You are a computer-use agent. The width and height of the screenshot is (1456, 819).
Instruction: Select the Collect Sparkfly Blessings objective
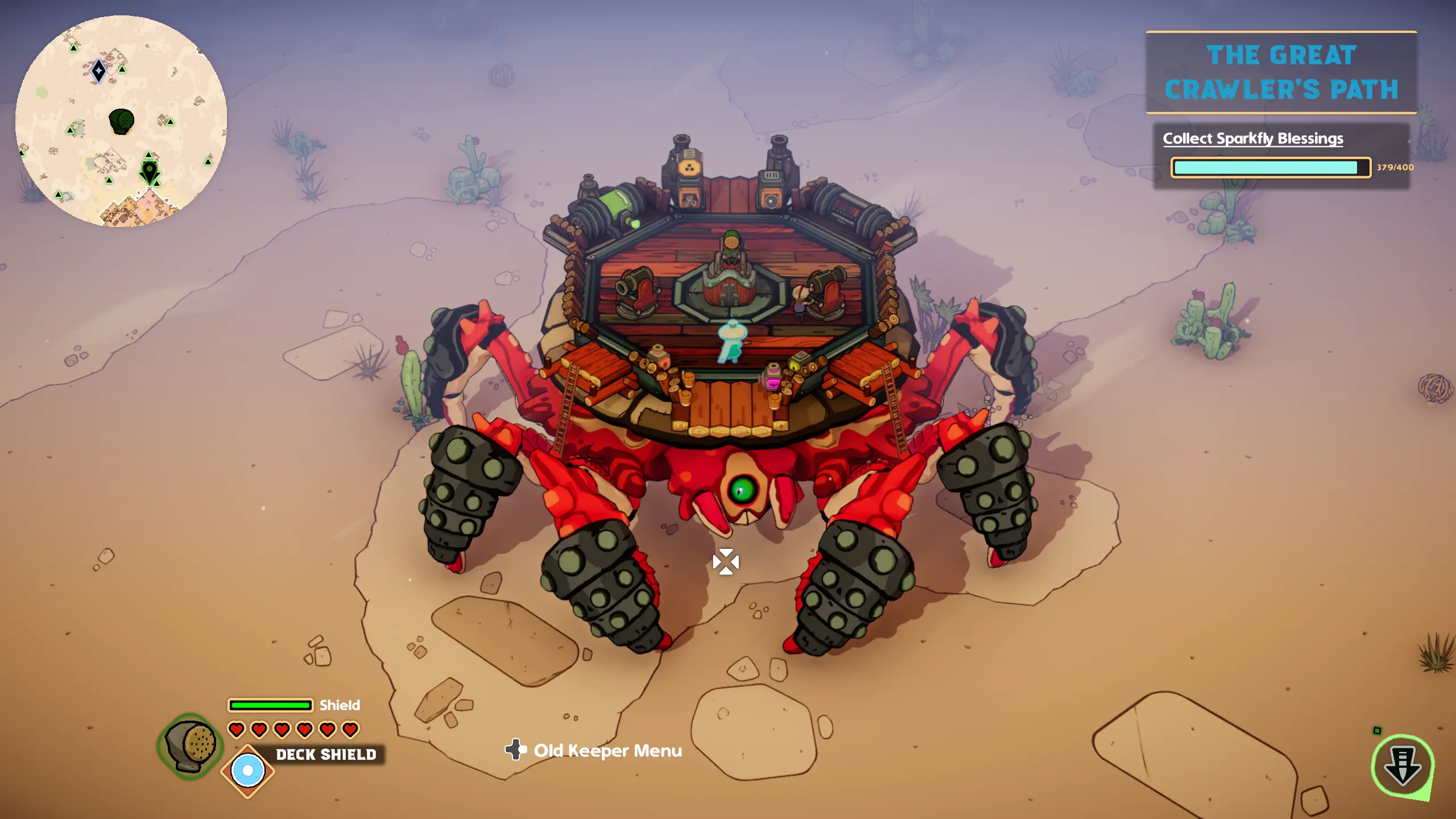(1252, 139)
